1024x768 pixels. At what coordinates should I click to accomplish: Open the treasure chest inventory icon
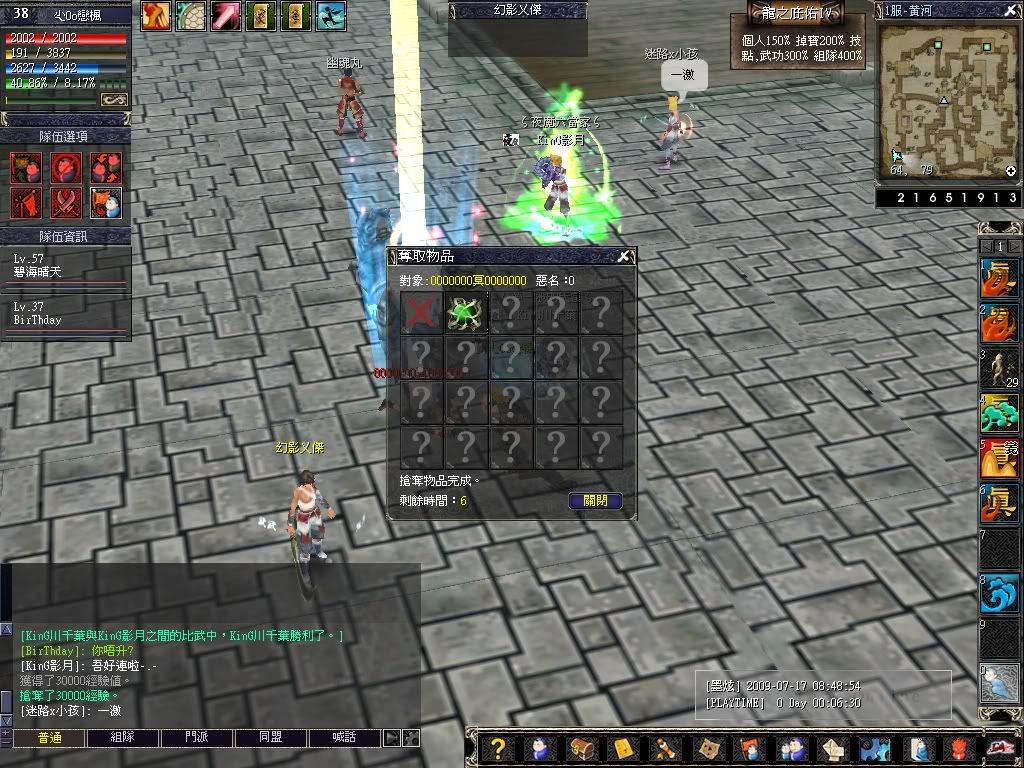[582, 749]
